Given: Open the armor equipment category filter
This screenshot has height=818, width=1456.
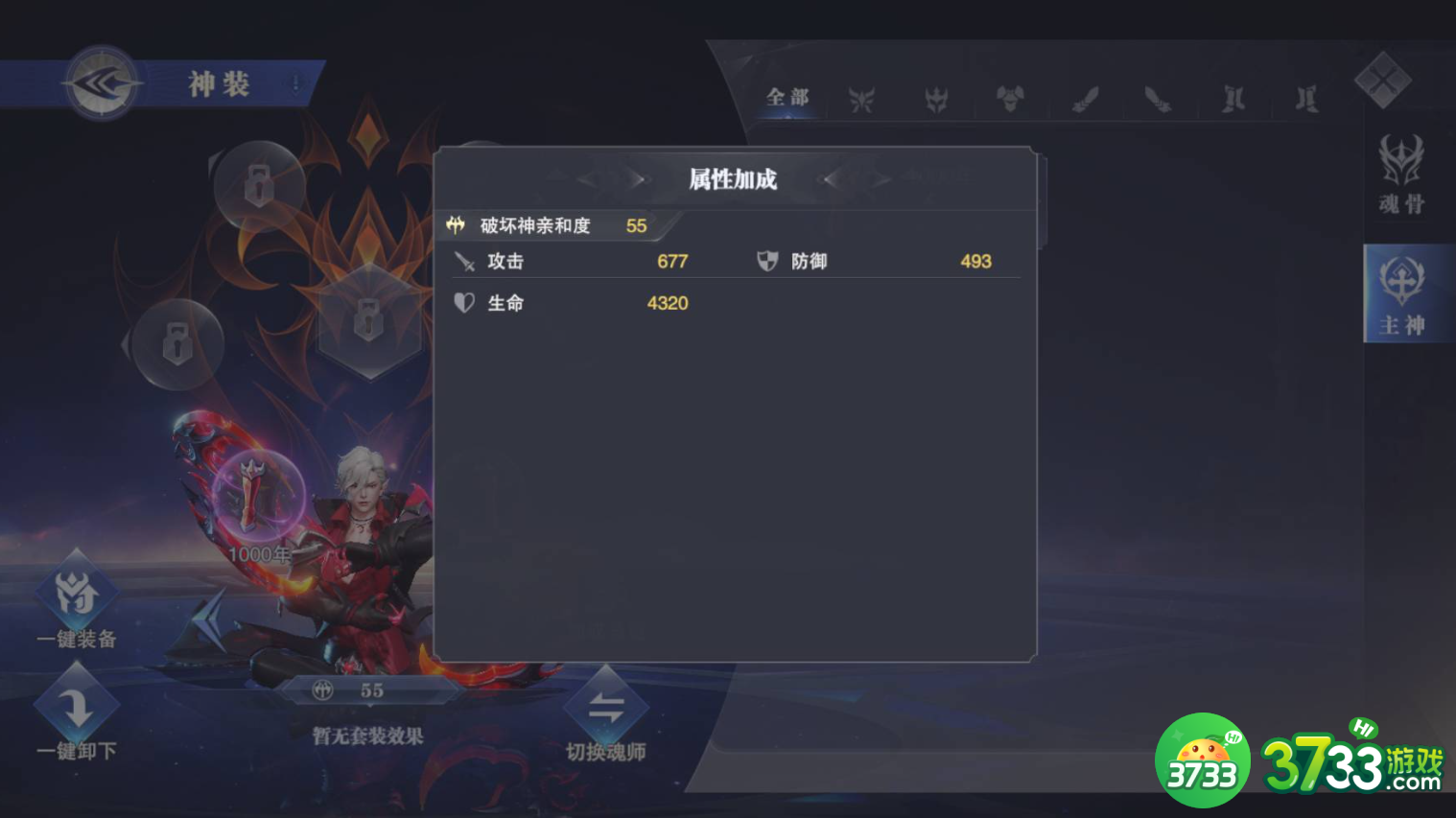Looking at the screenshot, I should click(x=1012, y=99).
